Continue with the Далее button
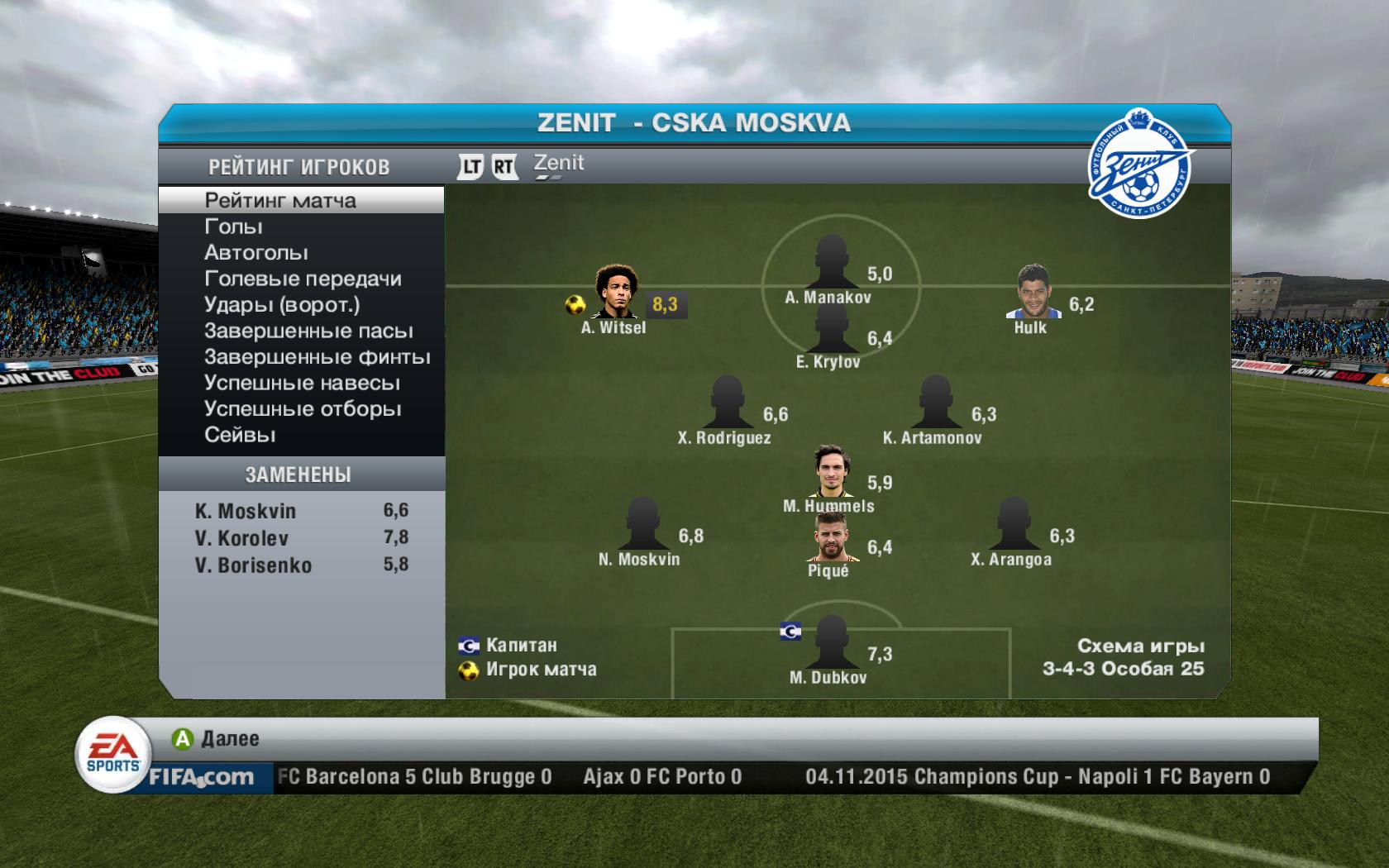 217,738
